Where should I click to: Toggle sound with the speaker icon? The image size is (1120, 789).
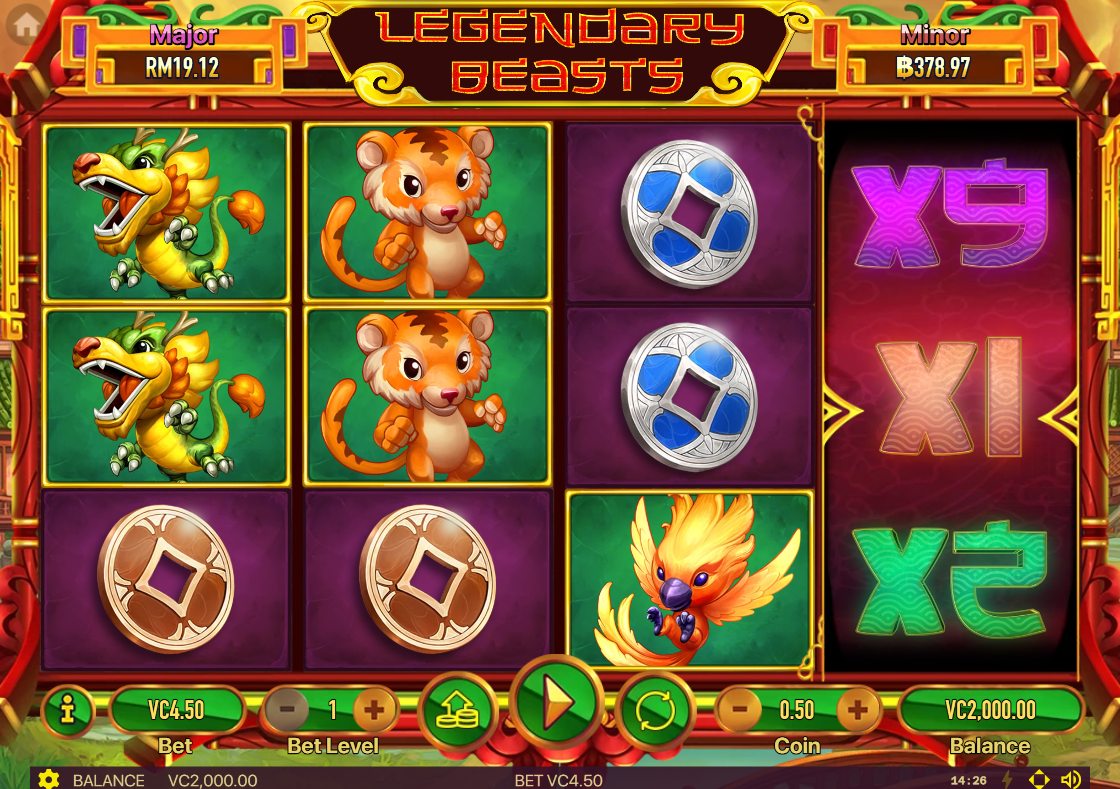pos(1071,780)
